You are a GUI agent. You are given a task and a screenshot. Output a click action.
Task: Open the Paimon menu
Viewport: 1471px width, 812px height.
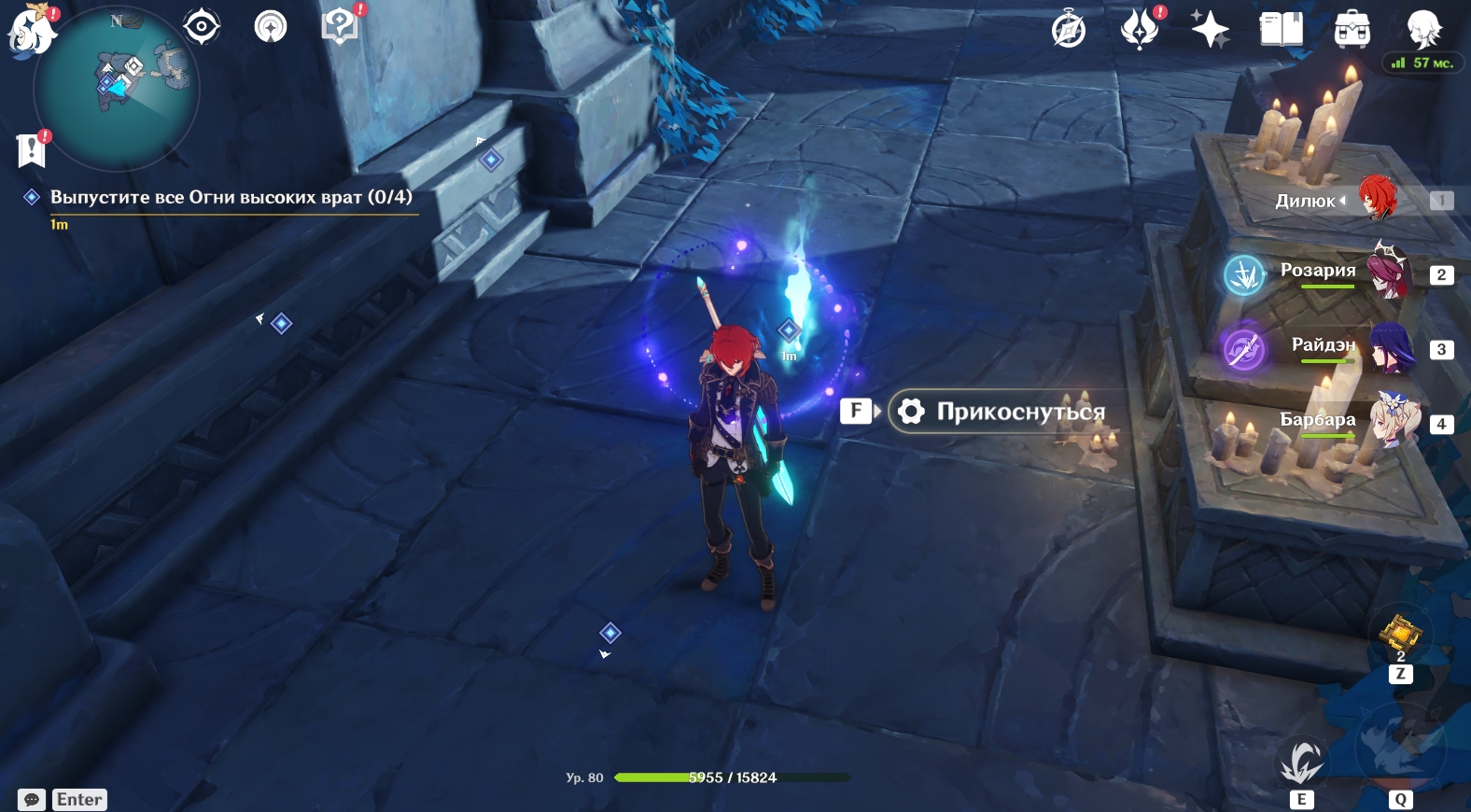click(30, 30)
